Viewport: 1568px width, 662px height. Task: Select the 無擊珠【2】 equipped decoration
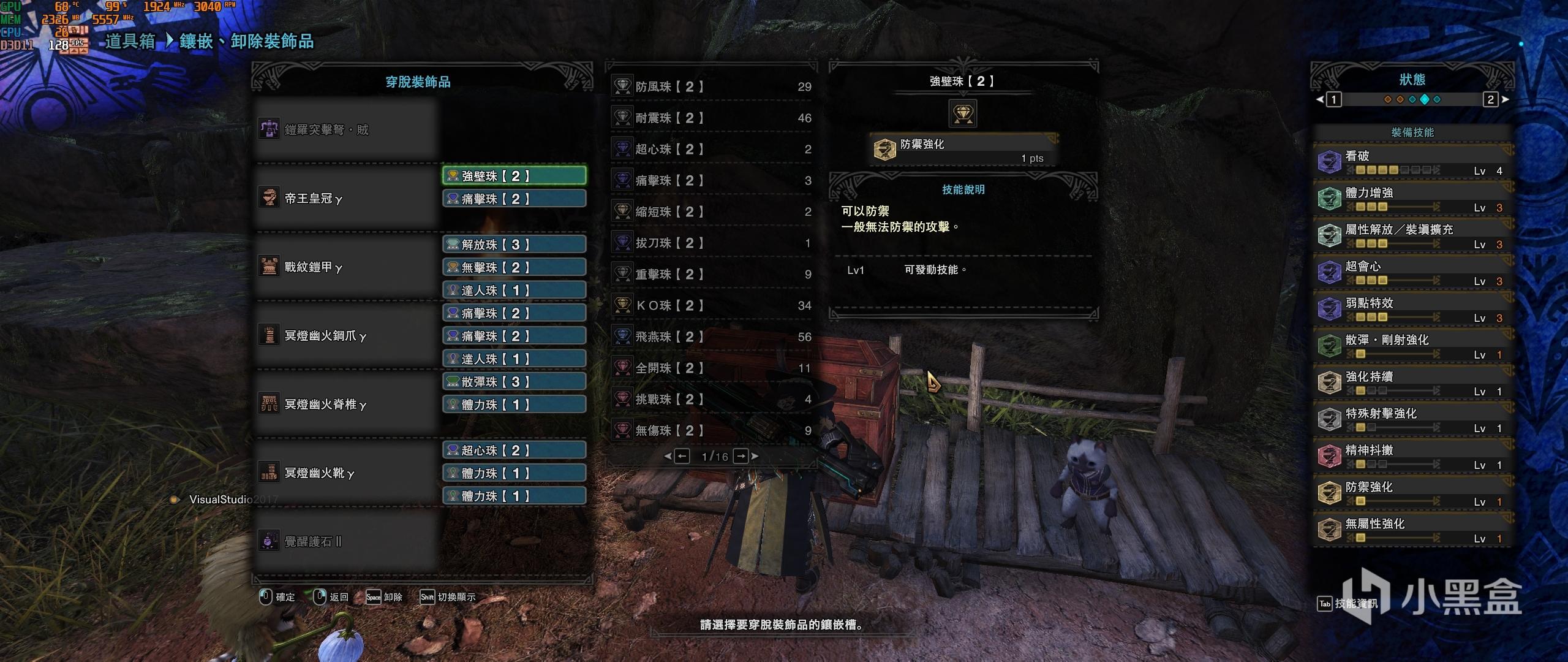[514, 267]
